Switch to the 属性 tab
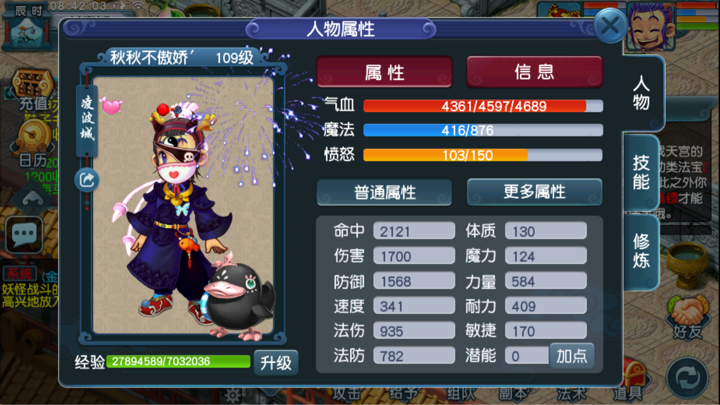 coord(384,72)
